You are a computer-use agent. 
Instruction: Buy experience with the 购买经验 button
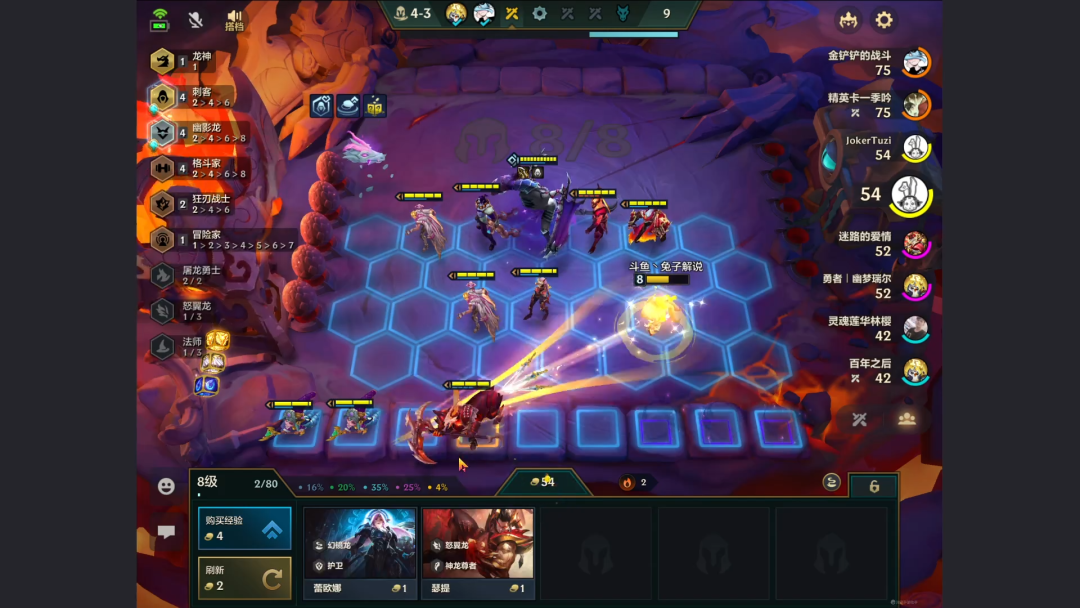pos(244,528)
